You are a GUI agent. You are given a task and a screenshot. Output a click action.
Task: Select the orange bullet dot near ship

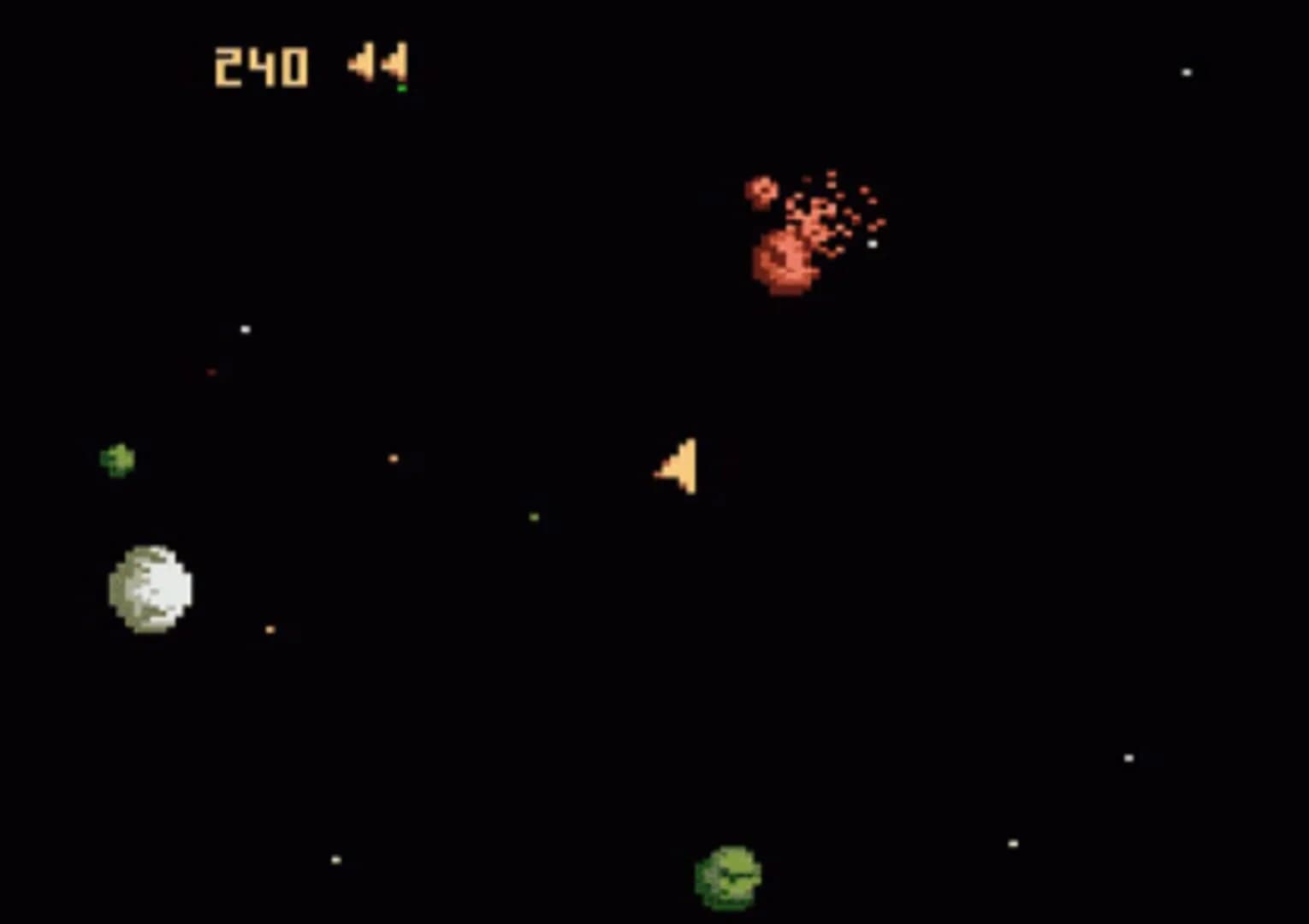pos(394,458)
